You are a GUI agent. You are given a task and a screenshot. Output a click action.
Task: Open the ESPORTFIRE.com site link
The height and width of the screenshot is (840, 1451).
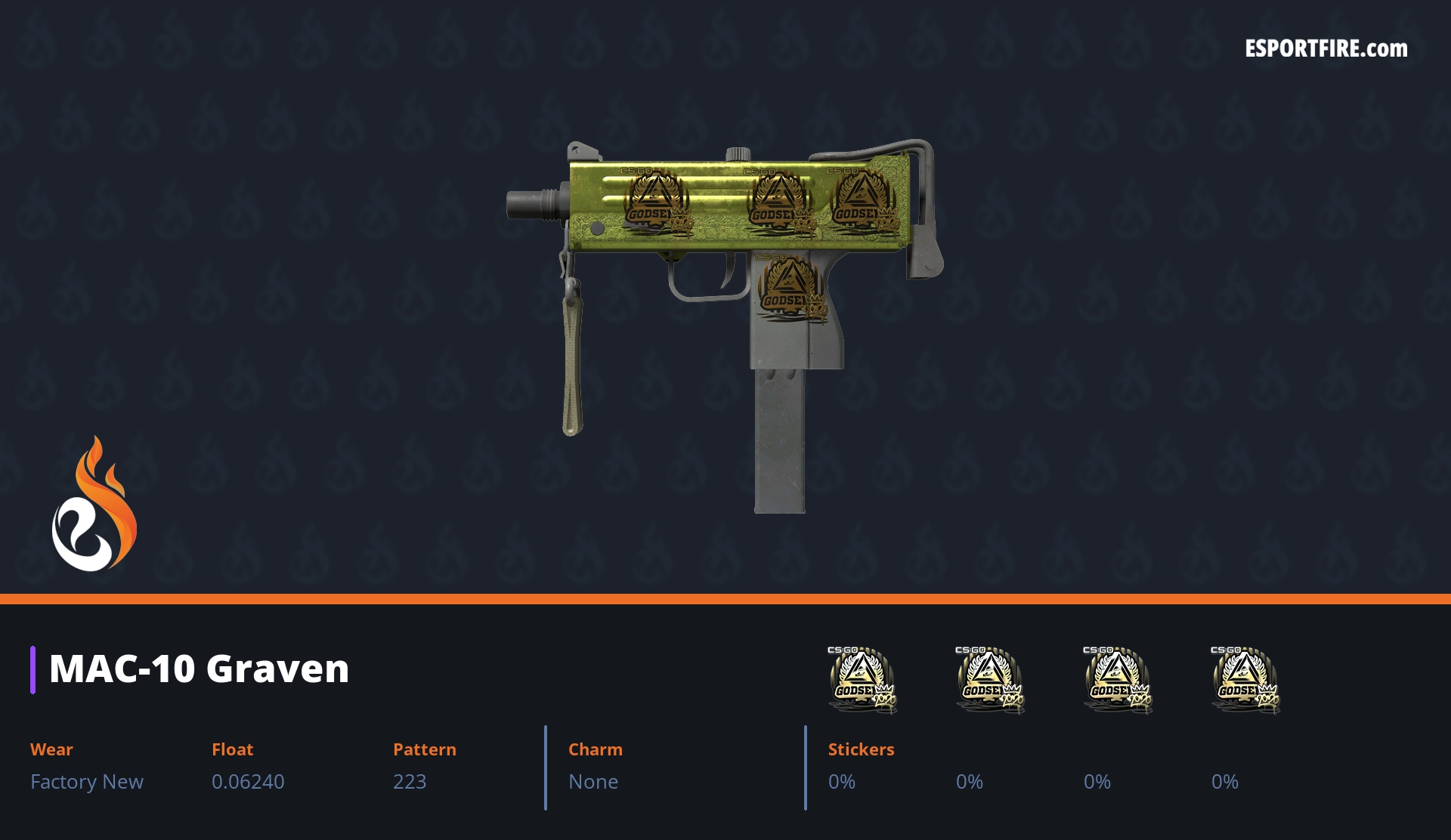pos(1326,49)
